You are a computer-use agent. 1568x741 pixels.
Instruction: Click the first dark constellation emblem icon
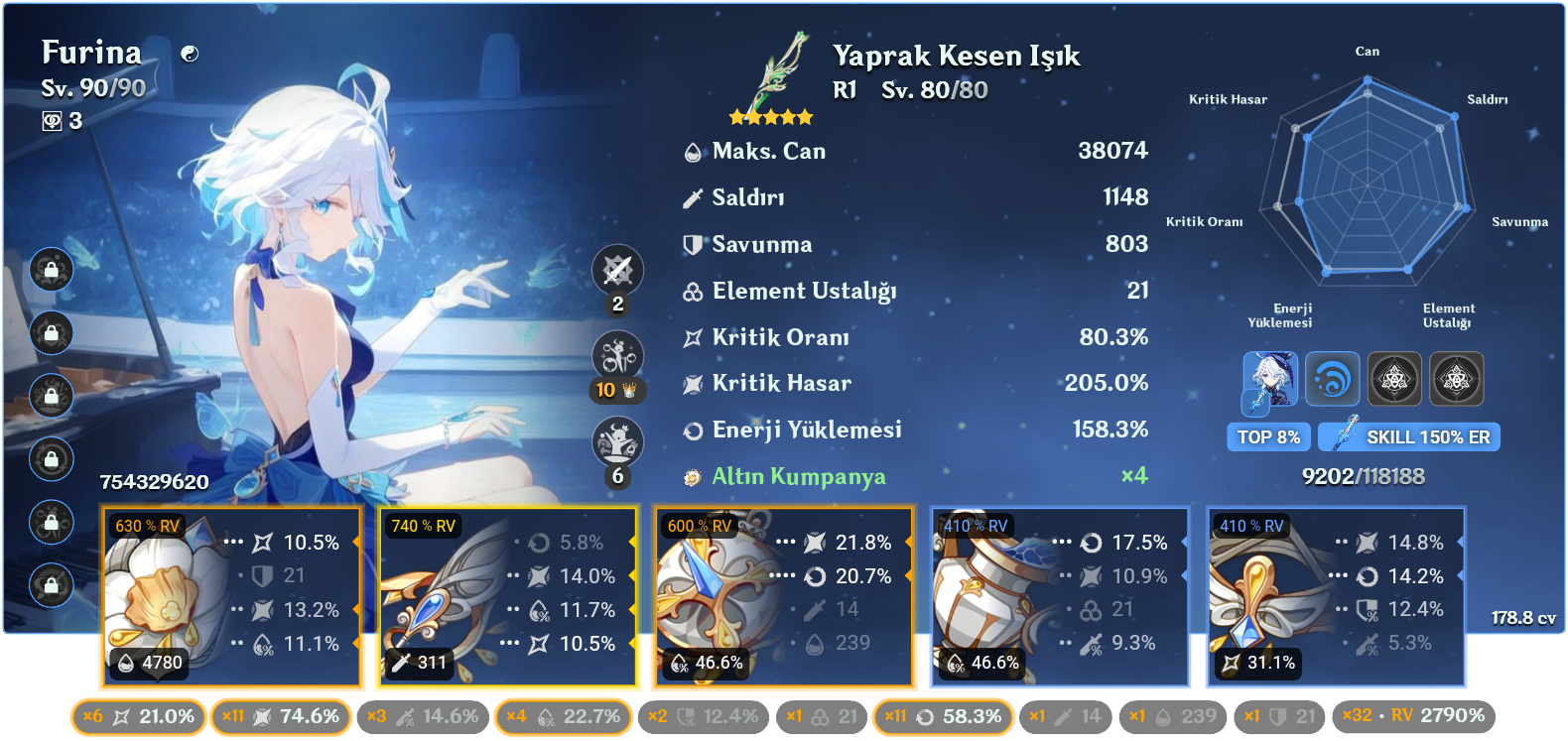1395,379
